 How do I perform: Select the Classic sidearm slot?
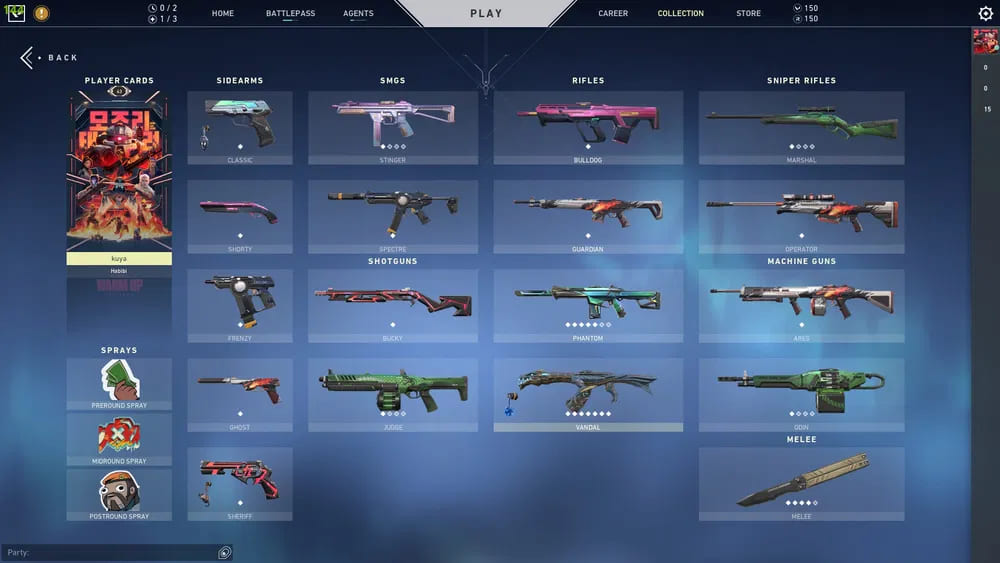[240, 128]
